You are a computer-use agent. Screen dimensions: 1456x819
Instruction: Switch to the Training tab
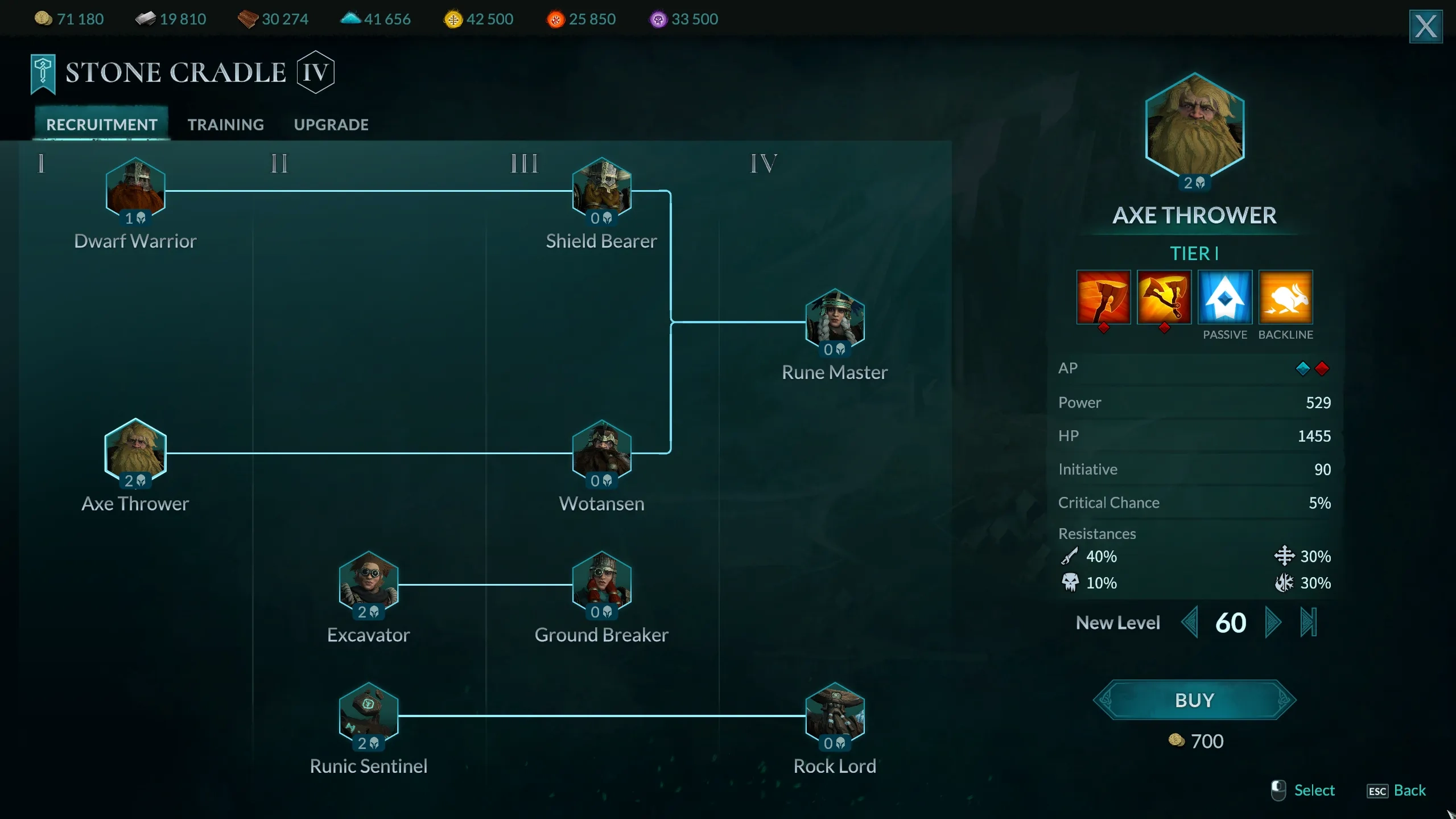coord(226,125)
